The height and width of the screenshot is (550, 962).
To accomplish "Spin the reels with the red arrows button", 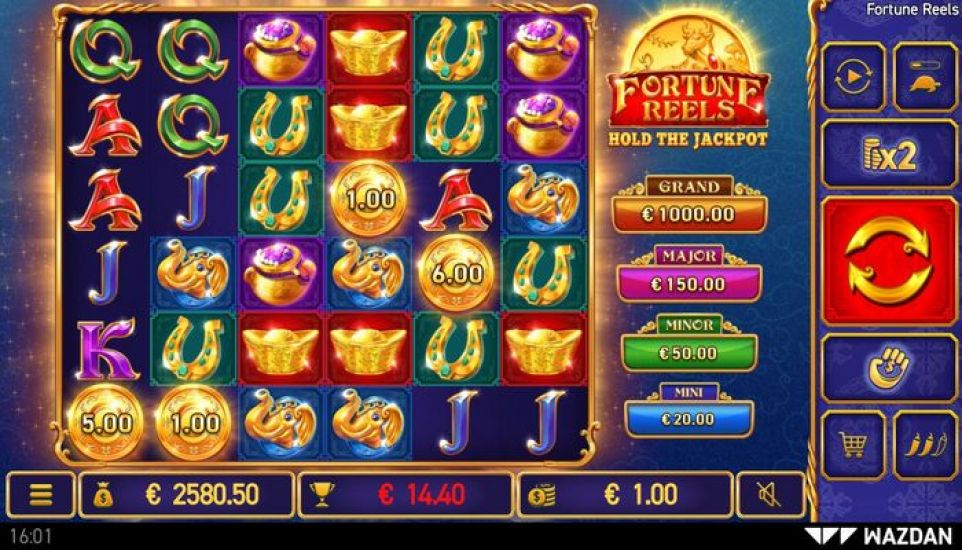I will 889,261.
